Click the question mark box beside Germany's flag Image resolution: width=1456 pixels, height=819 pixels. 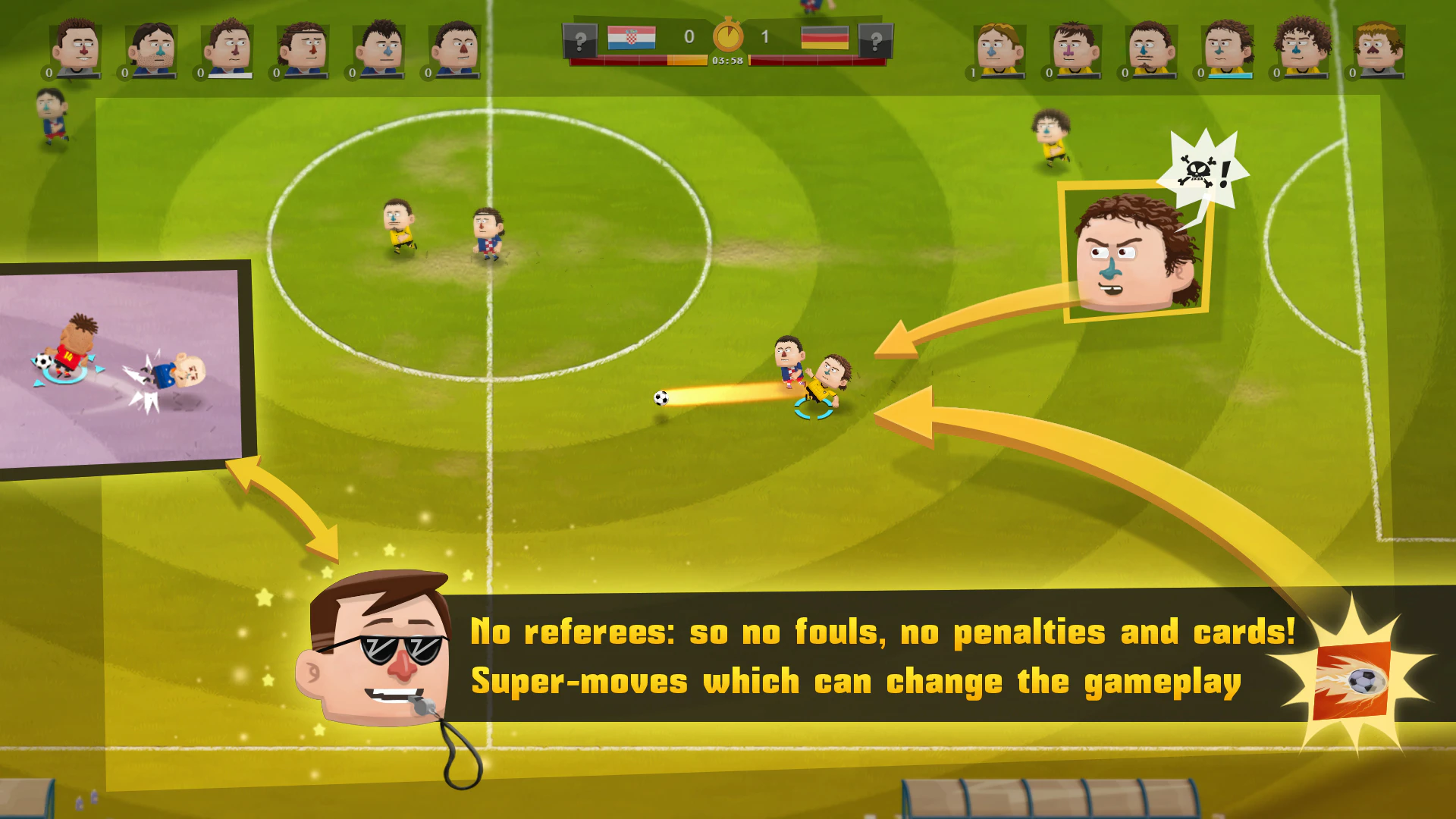pos(875,40)
